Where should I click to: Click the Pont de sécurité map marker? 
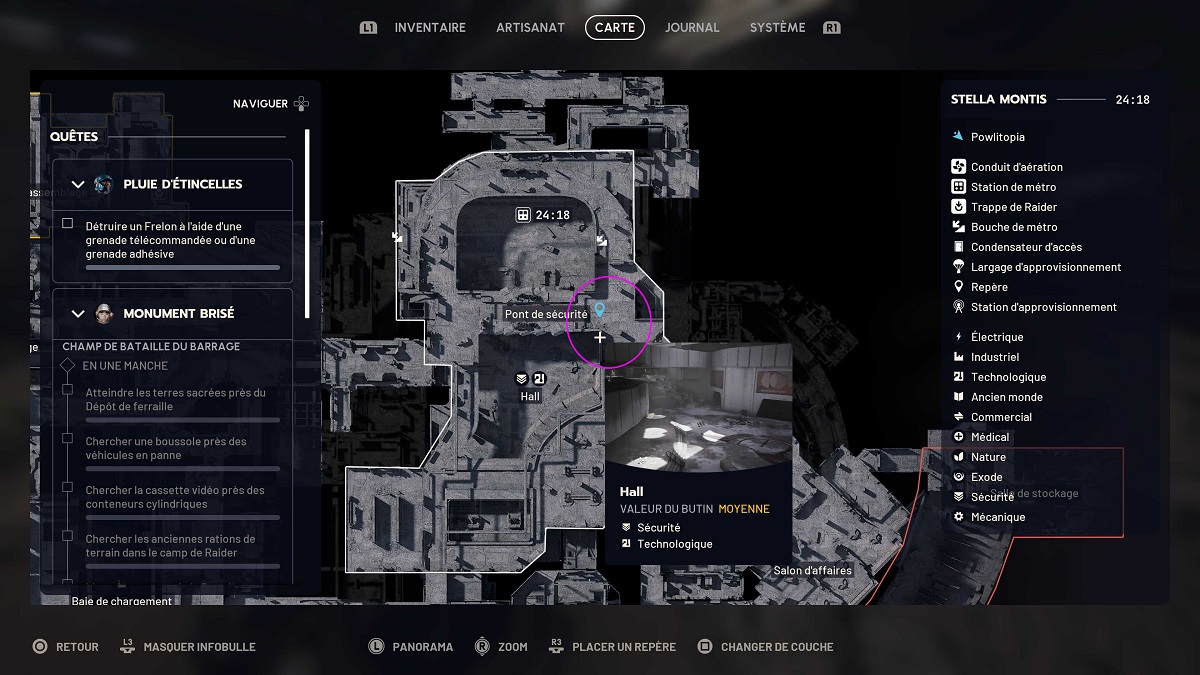click(599, 311)
